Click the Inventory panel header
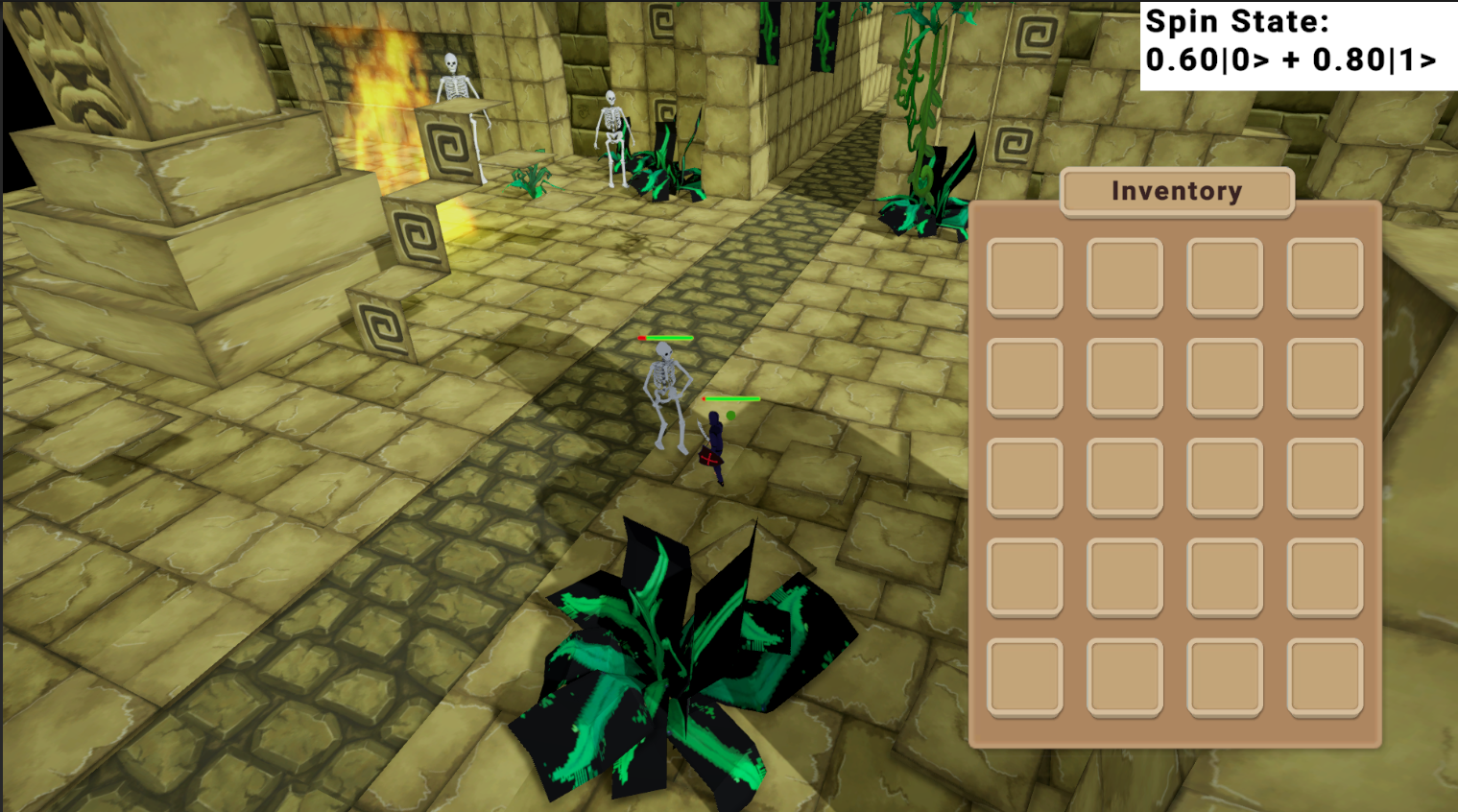The width and height of the screenshot is (1458, 812). click(x=1176, y=191)
